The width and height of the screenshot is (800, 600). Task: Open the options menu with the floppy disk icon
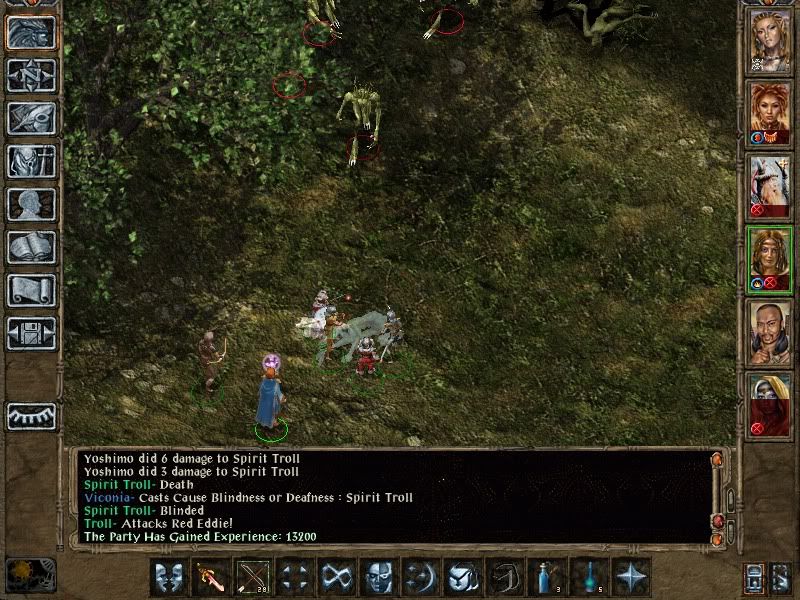click(x=31, y=333)
